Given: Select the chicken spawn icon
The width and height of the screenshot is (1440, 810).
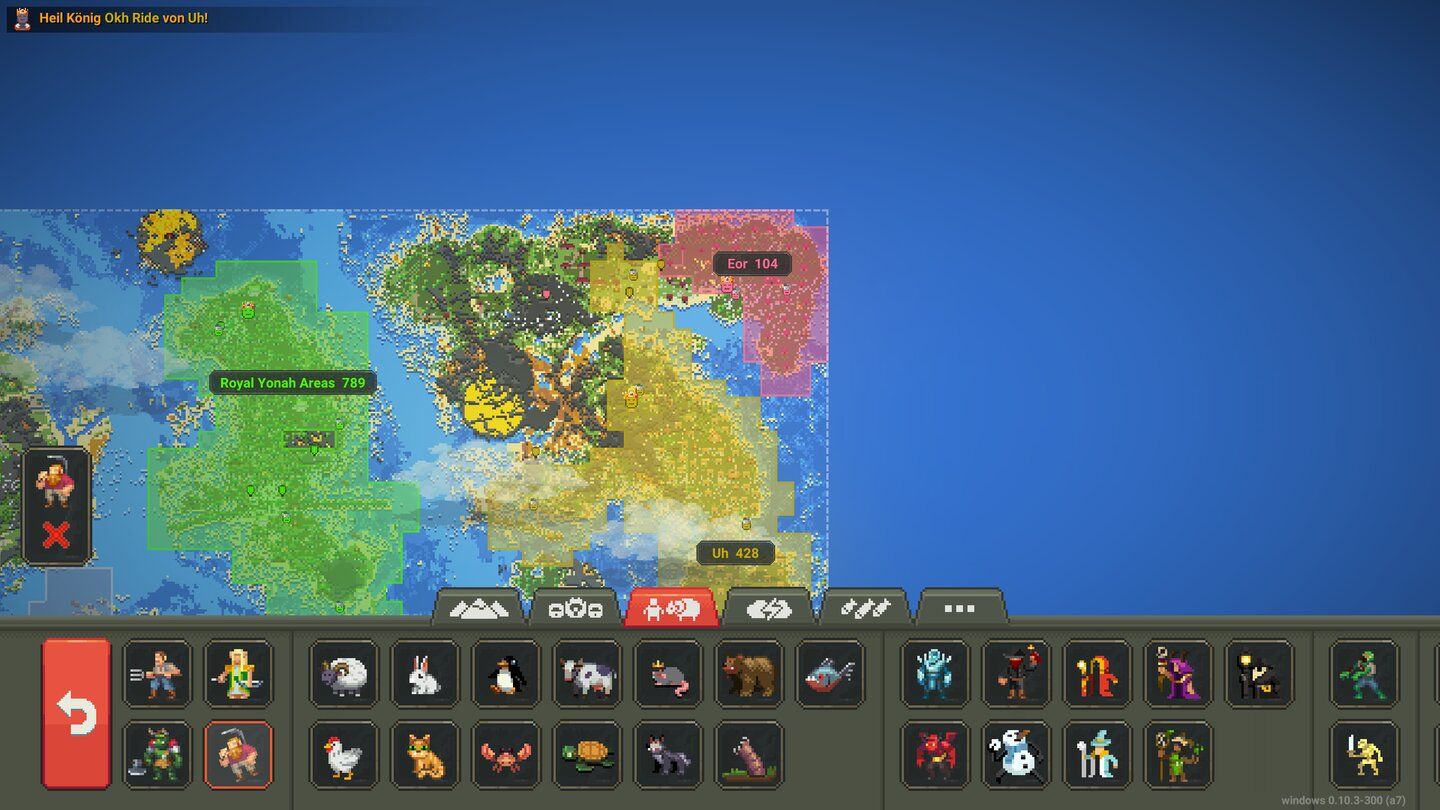Looking at the screenshot, I should [x=343, y=756].
